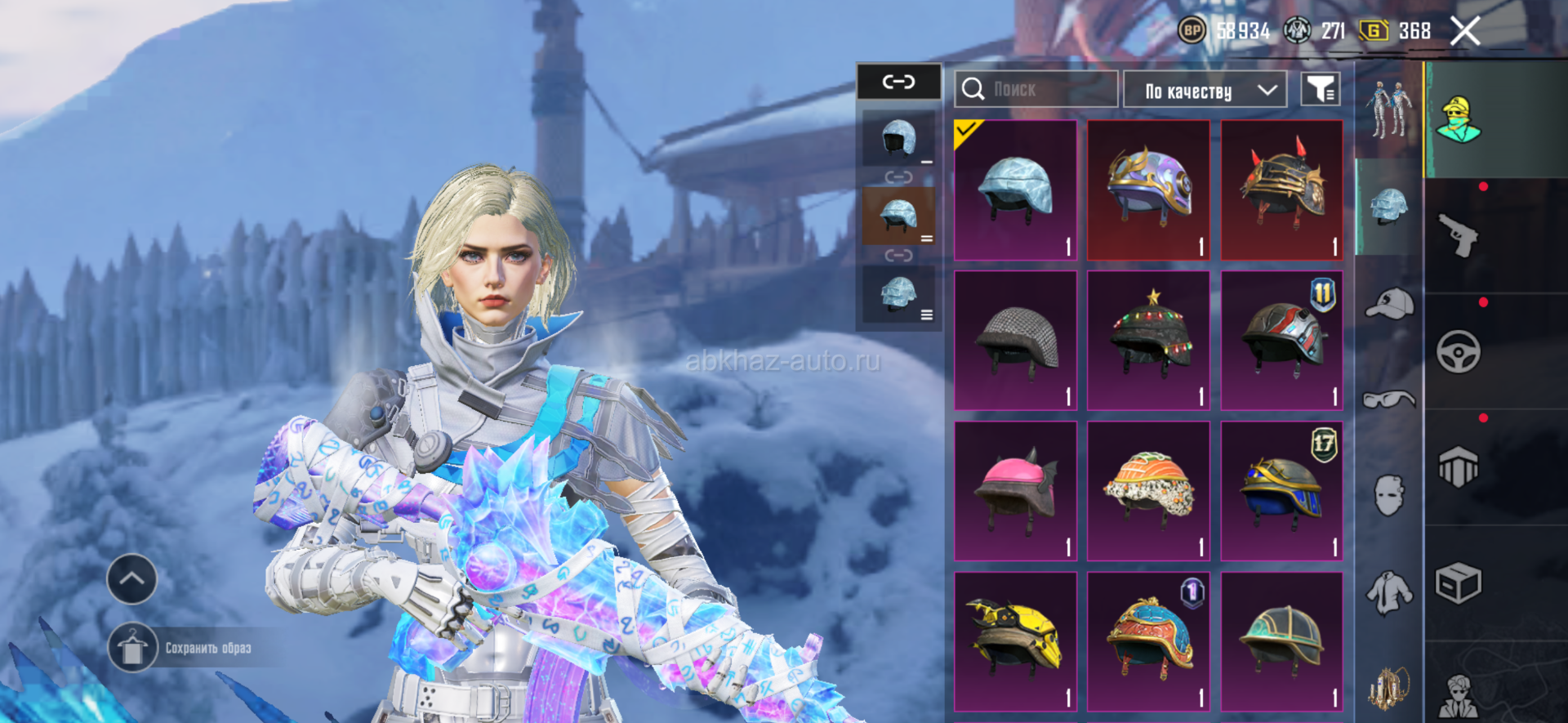The height and width of the screenshot is (723, 1568).
Task: Pick the yellow bee-striped helmet
Action: (1015, 641)
